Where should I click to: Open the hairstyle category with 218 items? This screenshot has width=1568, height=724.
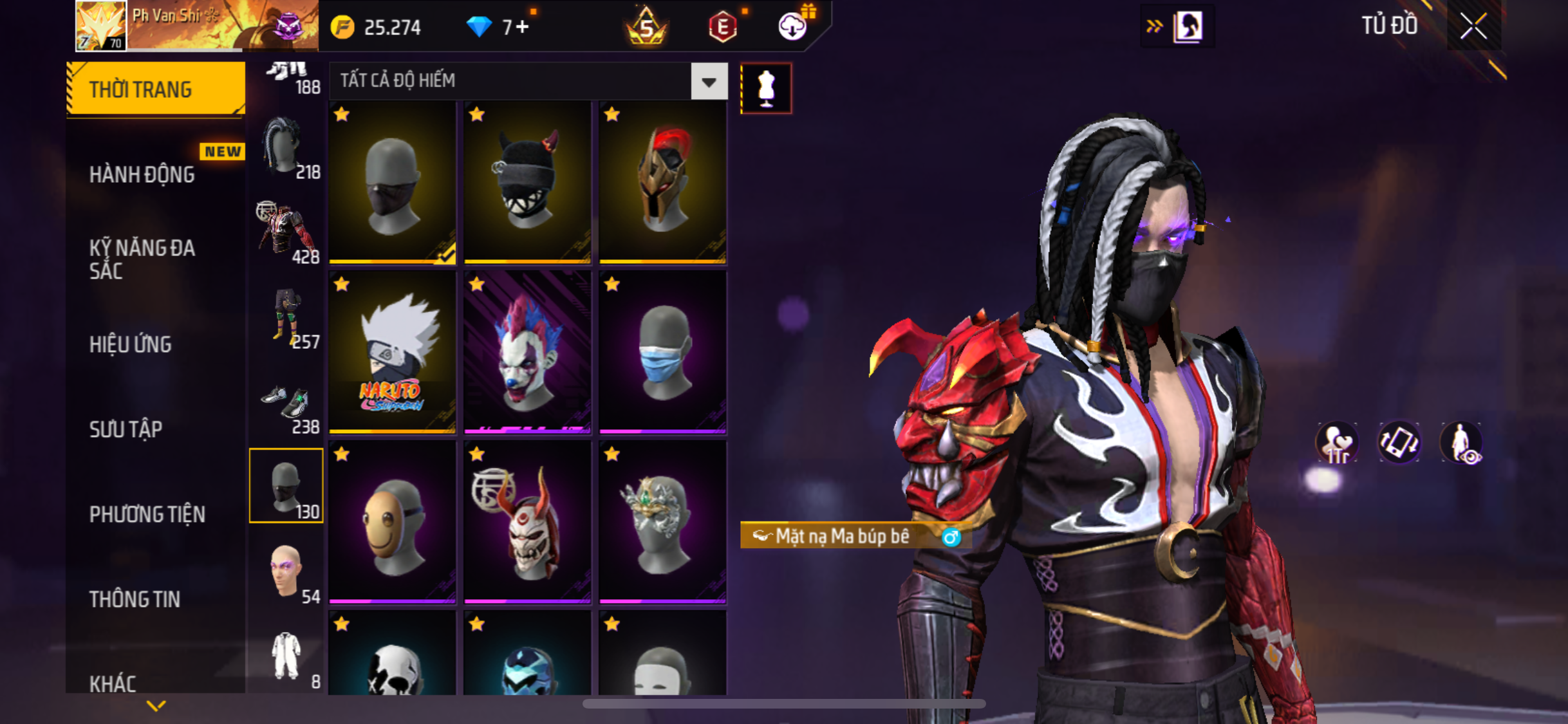(286, 149)
